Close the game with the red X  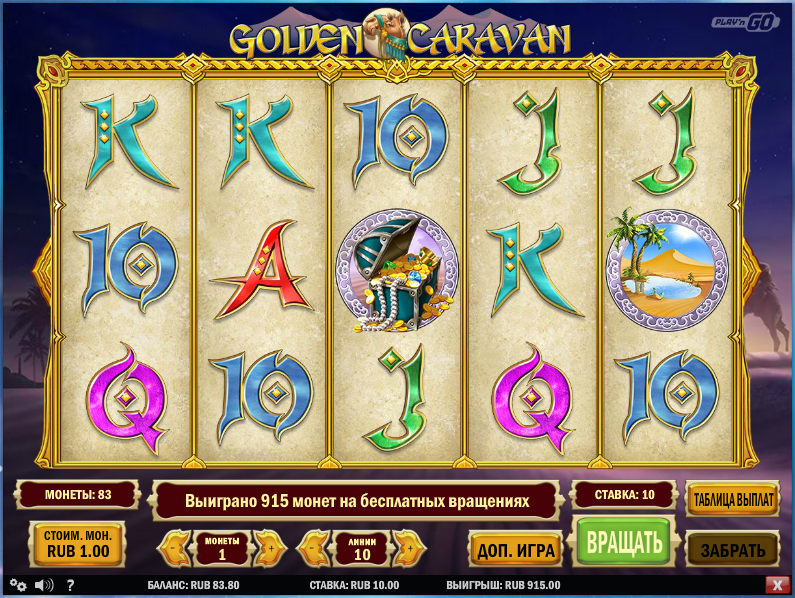tap(776, 585)
